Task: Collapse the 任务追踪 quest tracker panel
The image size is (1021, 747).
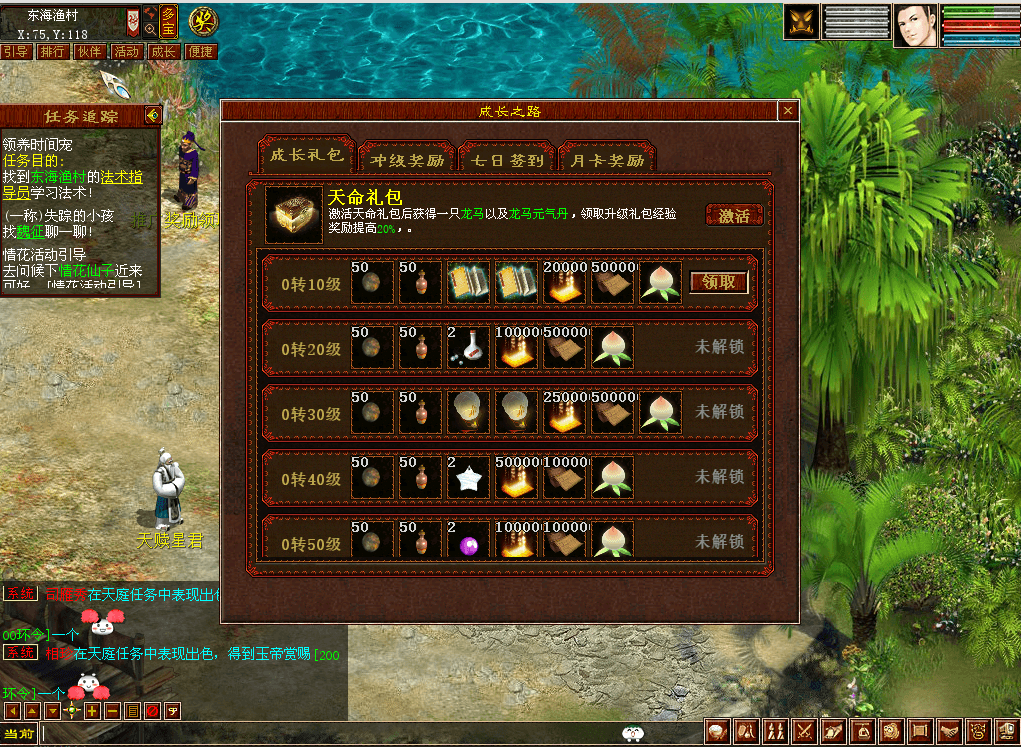Action: [152, 116]
